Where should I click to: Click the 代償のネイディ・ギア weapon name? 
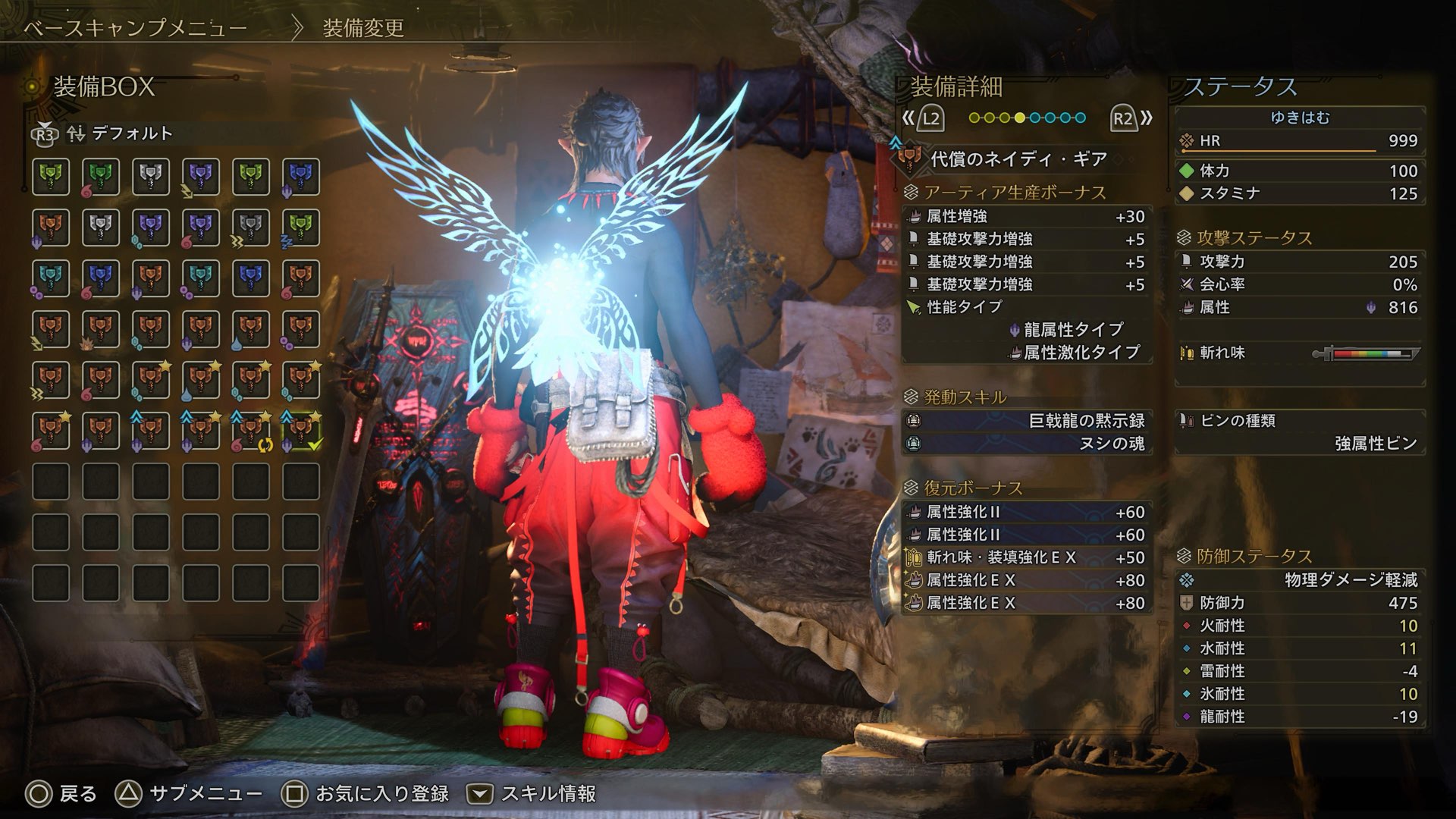(1018, 159)
